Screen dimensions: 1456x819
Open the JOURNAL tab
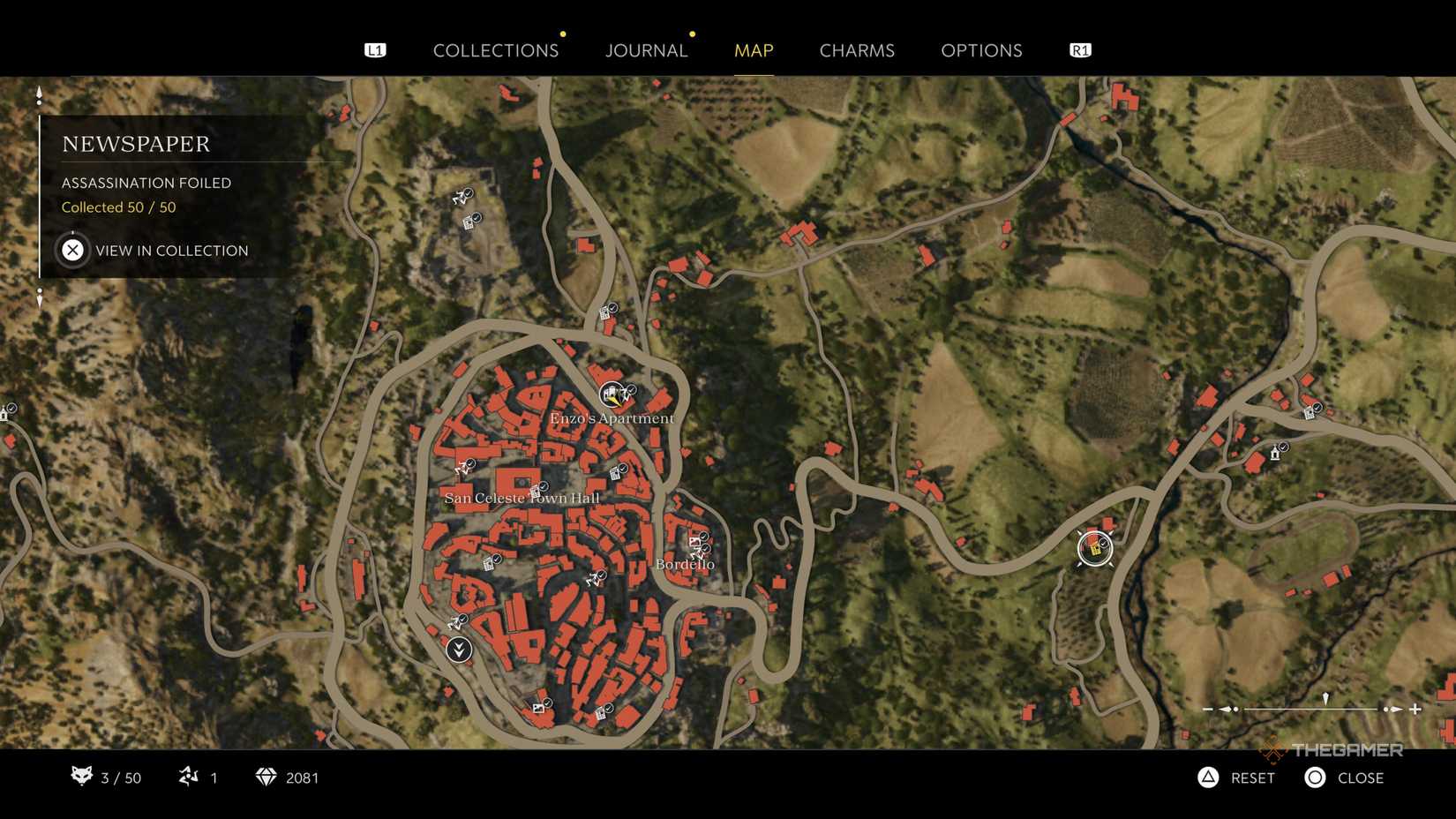pos(646,50)
